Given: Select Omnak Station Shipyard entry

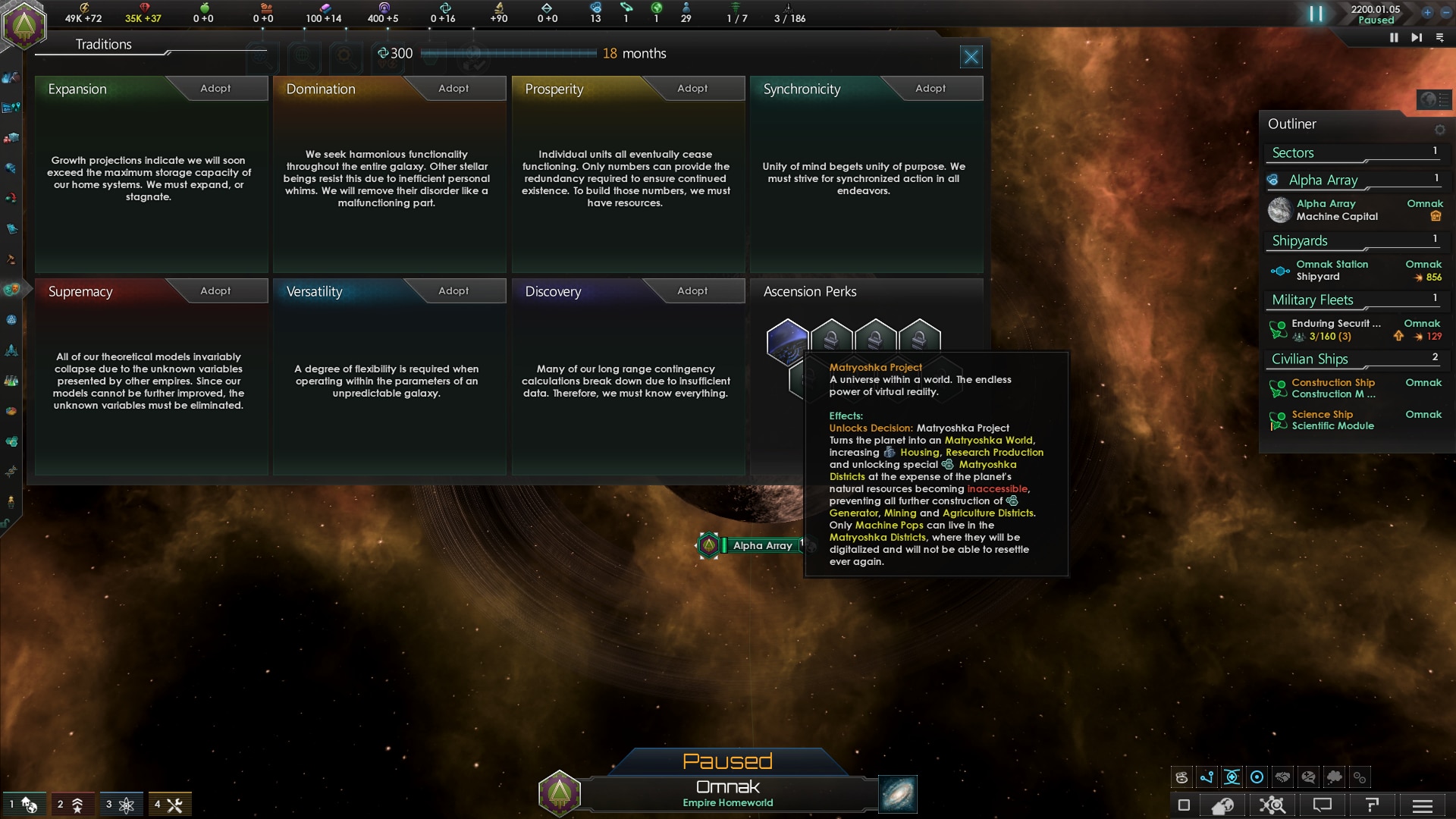Looking at the screenshot, I should tap(1332, 271).
